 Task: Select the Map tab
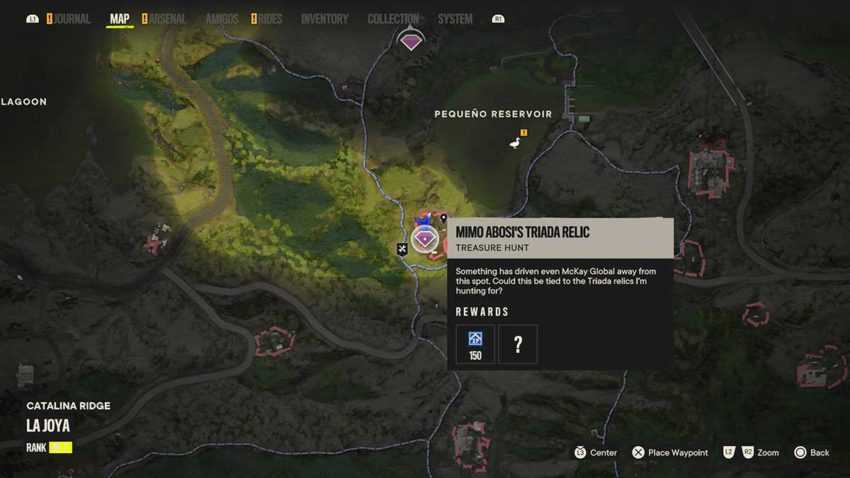tap(119, 19)
